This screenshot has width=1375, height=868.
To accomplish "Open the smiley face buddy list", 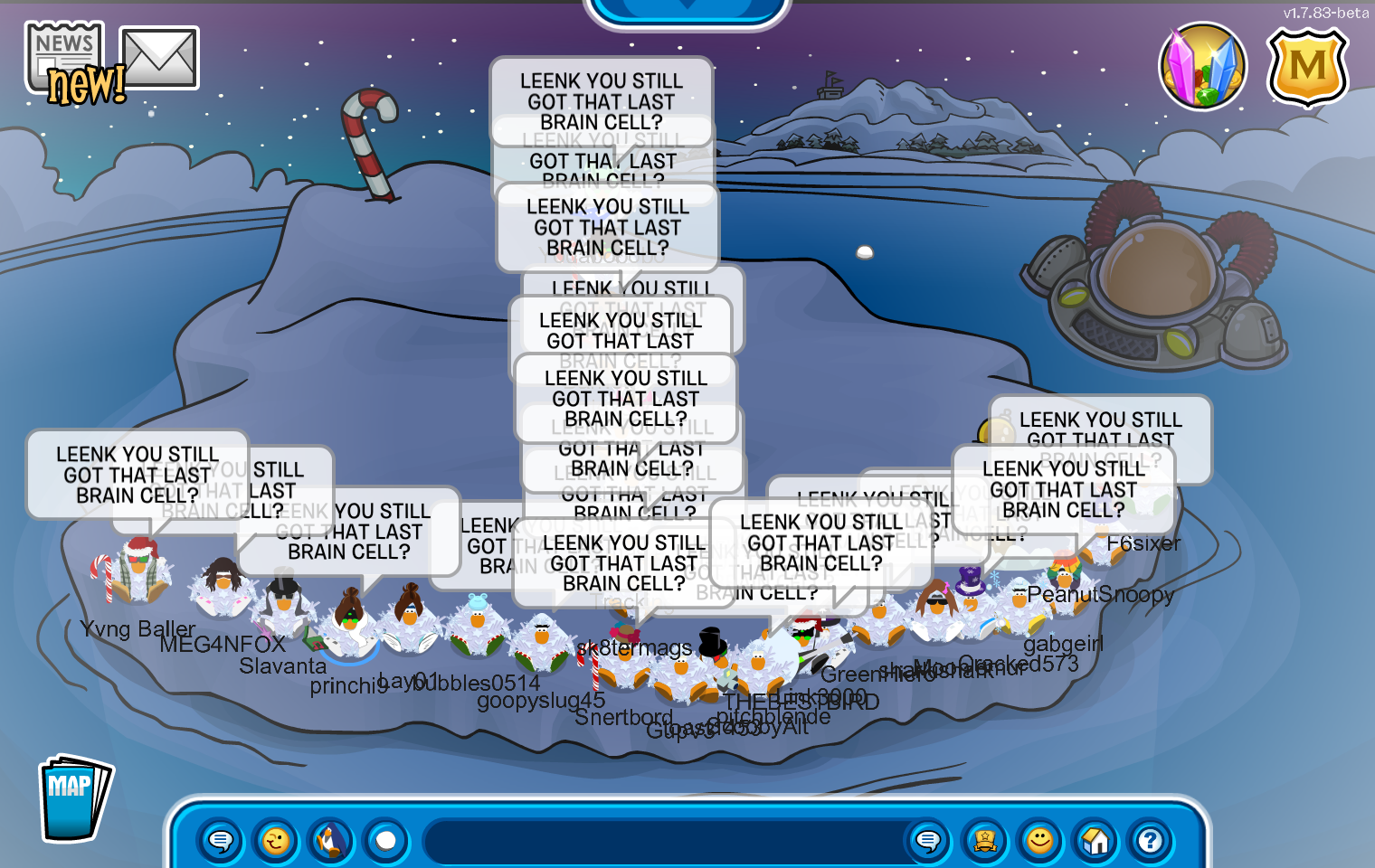I will (x=1040, y=841).
